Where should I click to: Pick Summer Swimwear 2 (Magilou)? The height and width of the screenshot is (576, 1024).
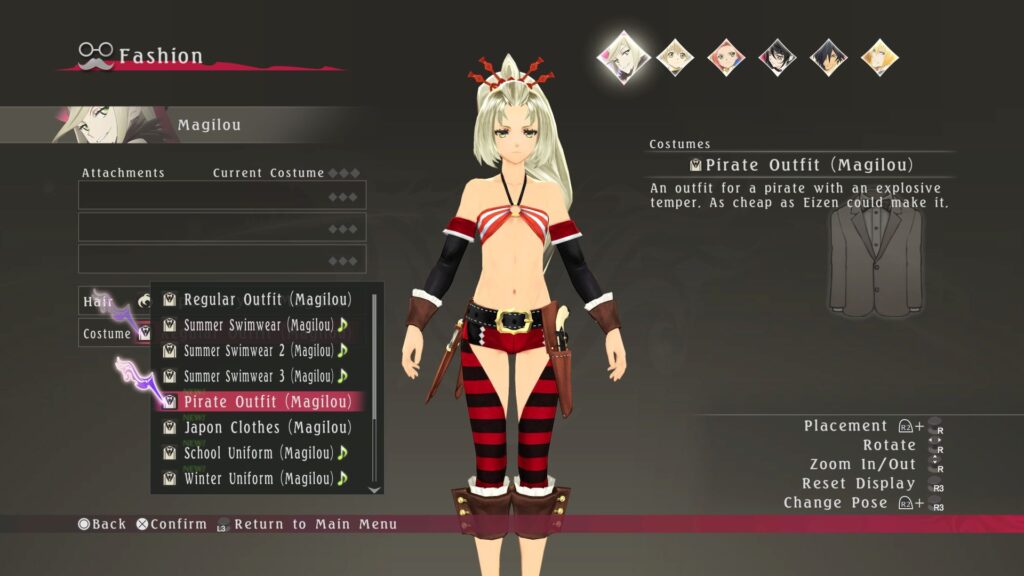(258, 351)
